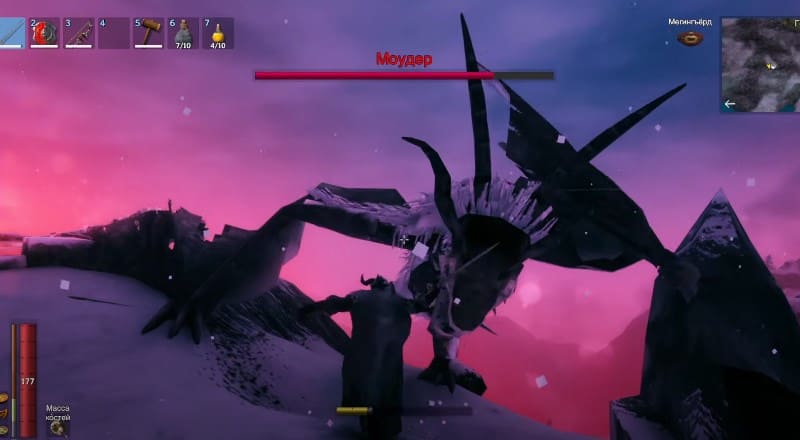Select the sword in the first hotbar slot
The height and width of the screenshot is (440, 800).
point(11,33)
